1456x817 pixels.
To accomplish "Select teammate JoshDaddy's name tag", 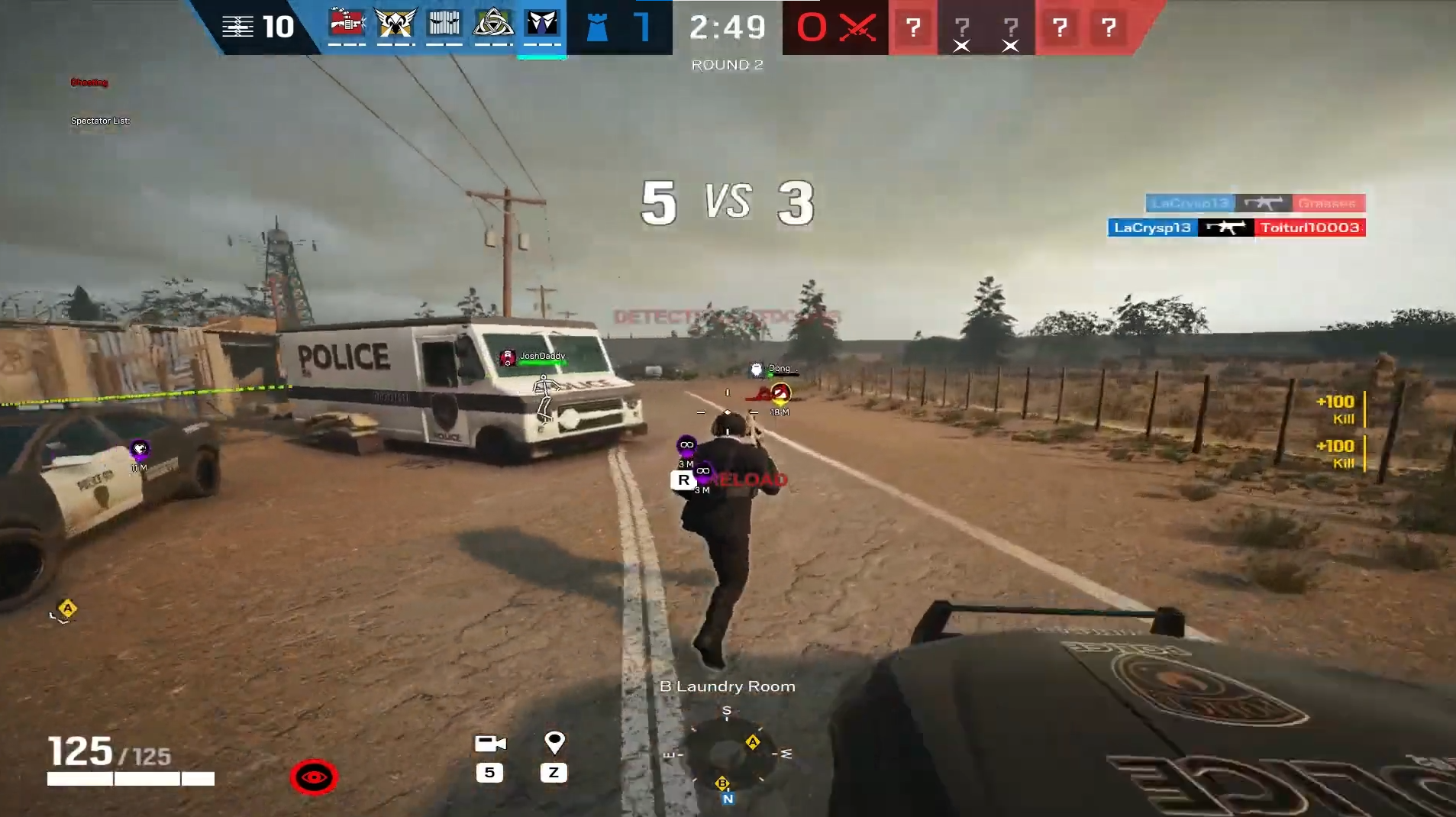I will [x=542, y=356].
